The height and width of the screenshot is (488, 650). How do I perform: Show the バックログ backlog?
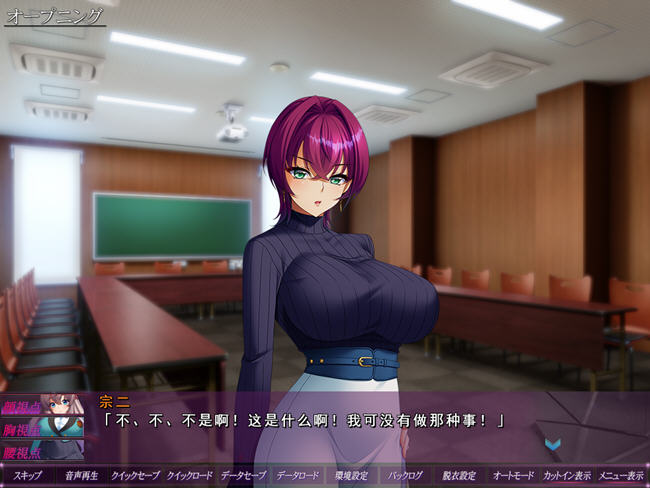point(405,475)
